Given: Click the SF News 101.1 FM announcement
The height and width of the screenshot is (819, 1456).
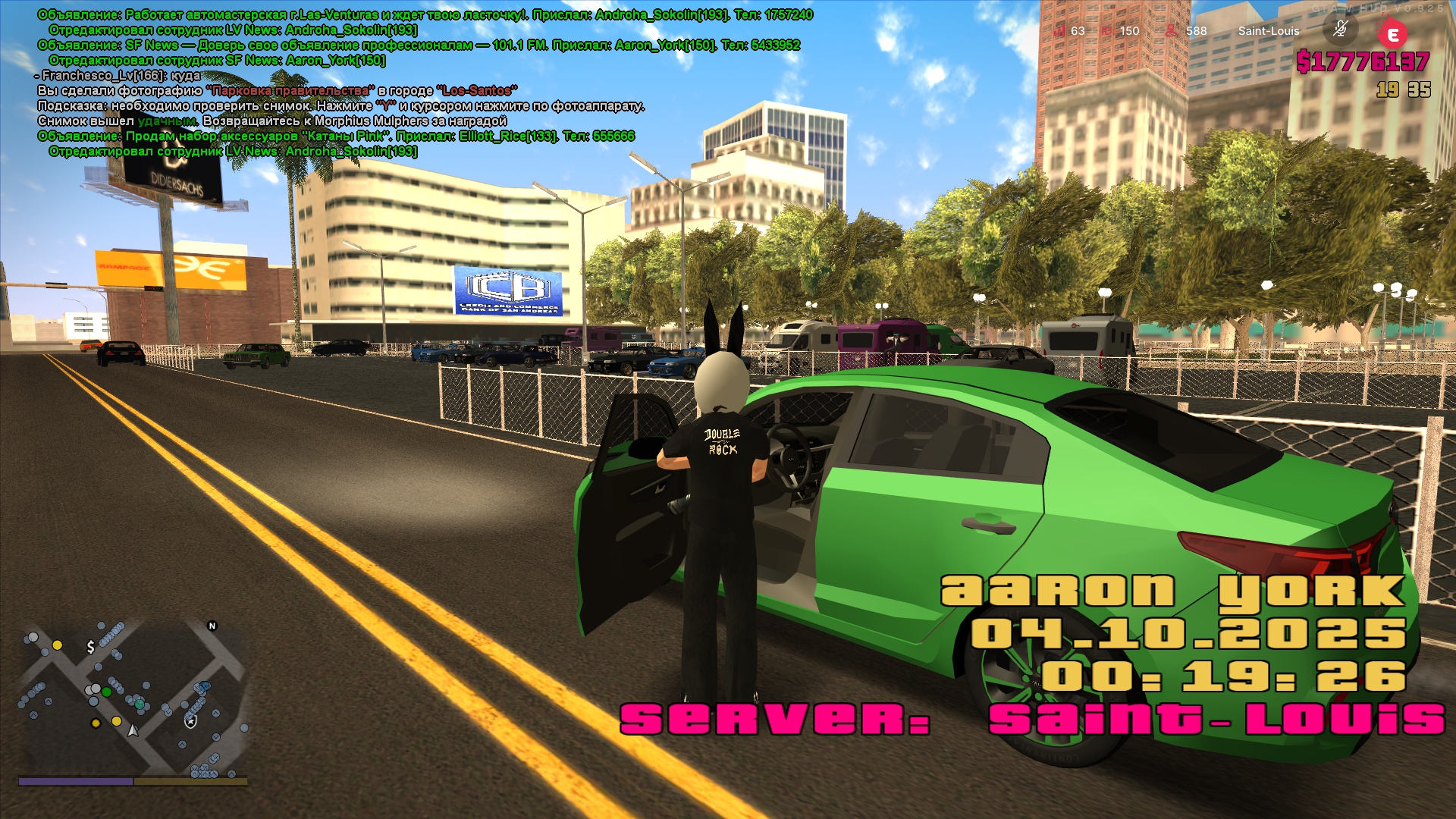Looking at the screenshot, I should 419,45.
